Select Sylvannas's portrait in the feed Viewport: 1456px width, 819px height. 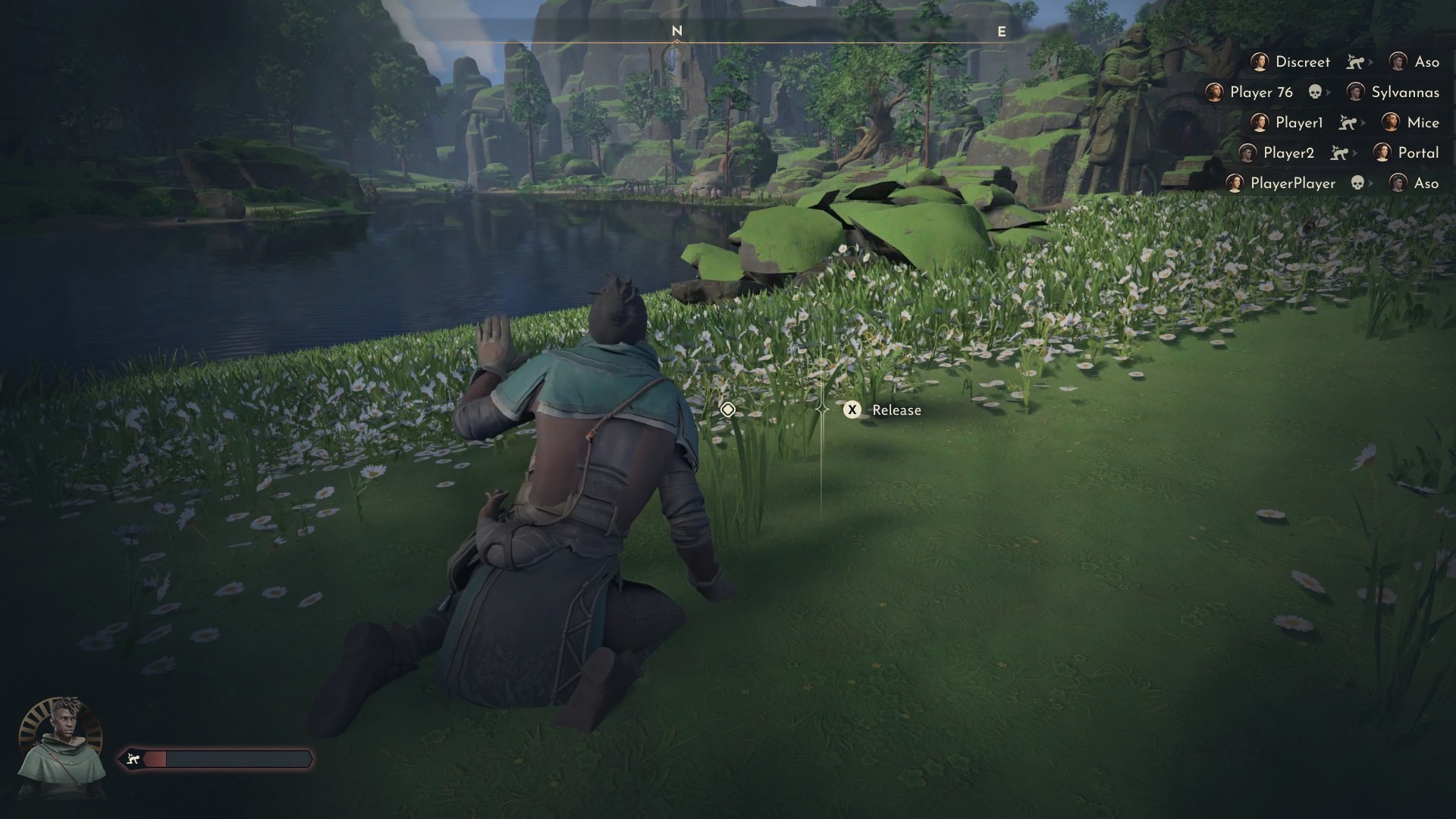coord(1355,92)
